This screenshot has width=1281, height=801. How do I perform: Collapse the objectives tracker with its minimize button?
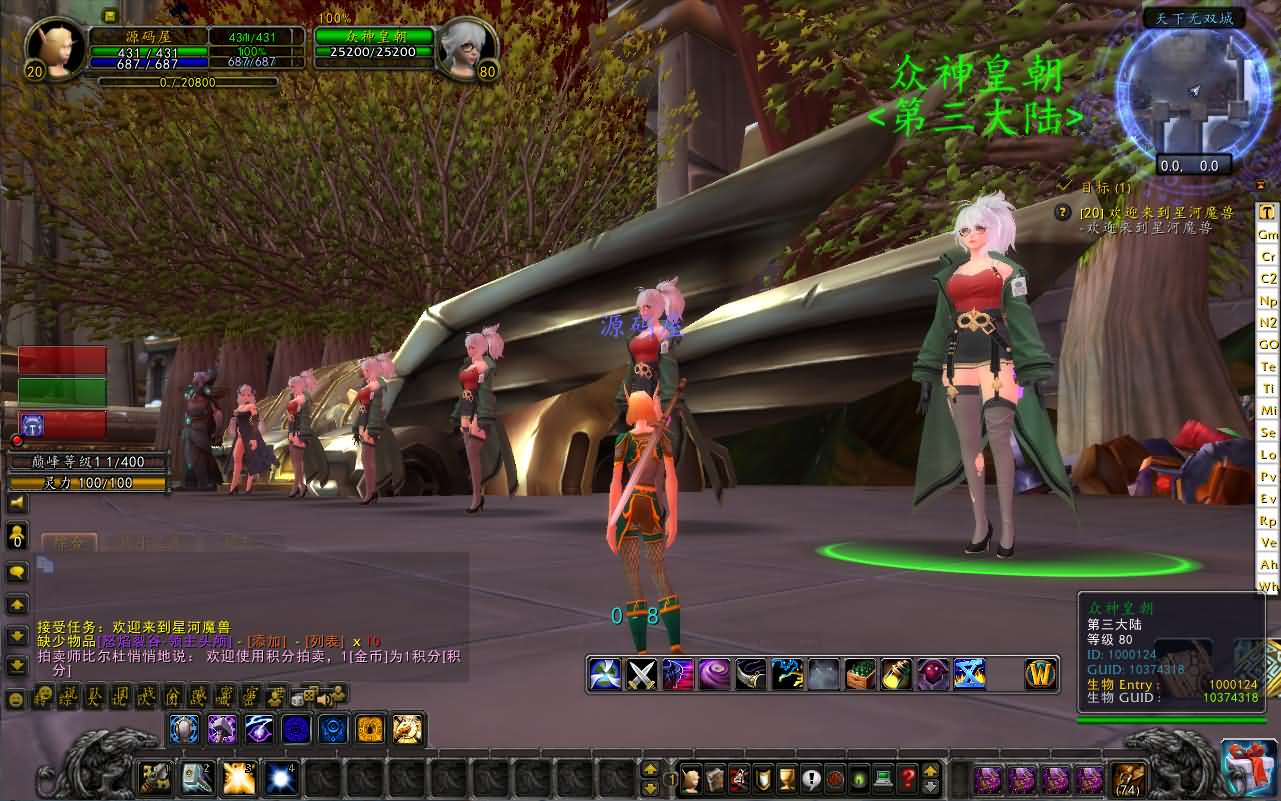[1064, 186]
